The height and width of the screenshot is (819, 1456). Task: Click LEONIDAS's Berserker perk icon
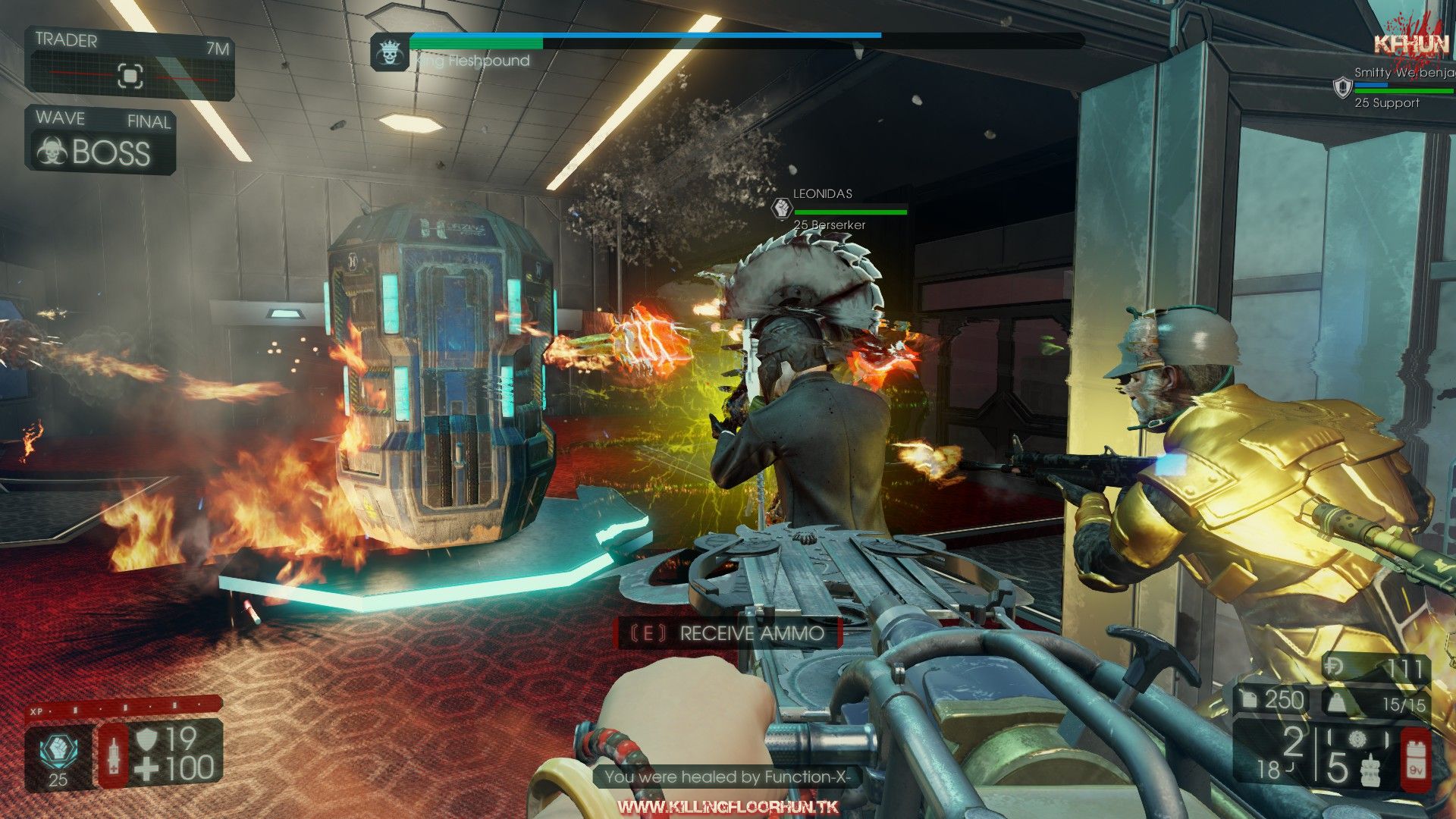pyautogui.click(x=780, y=208)
